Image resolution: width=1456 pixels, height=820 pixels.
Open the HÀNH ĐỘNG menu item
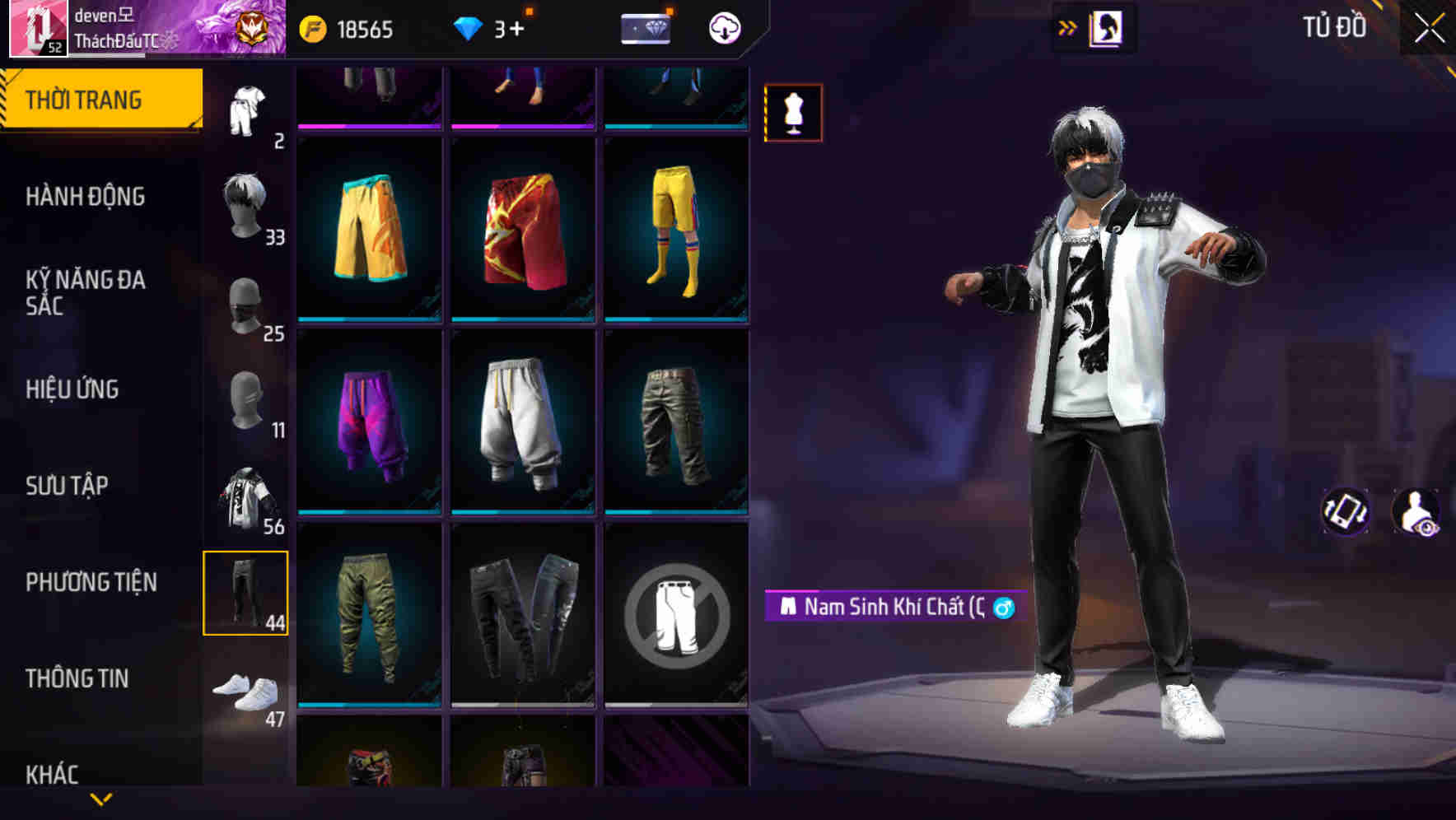point(86,198)
